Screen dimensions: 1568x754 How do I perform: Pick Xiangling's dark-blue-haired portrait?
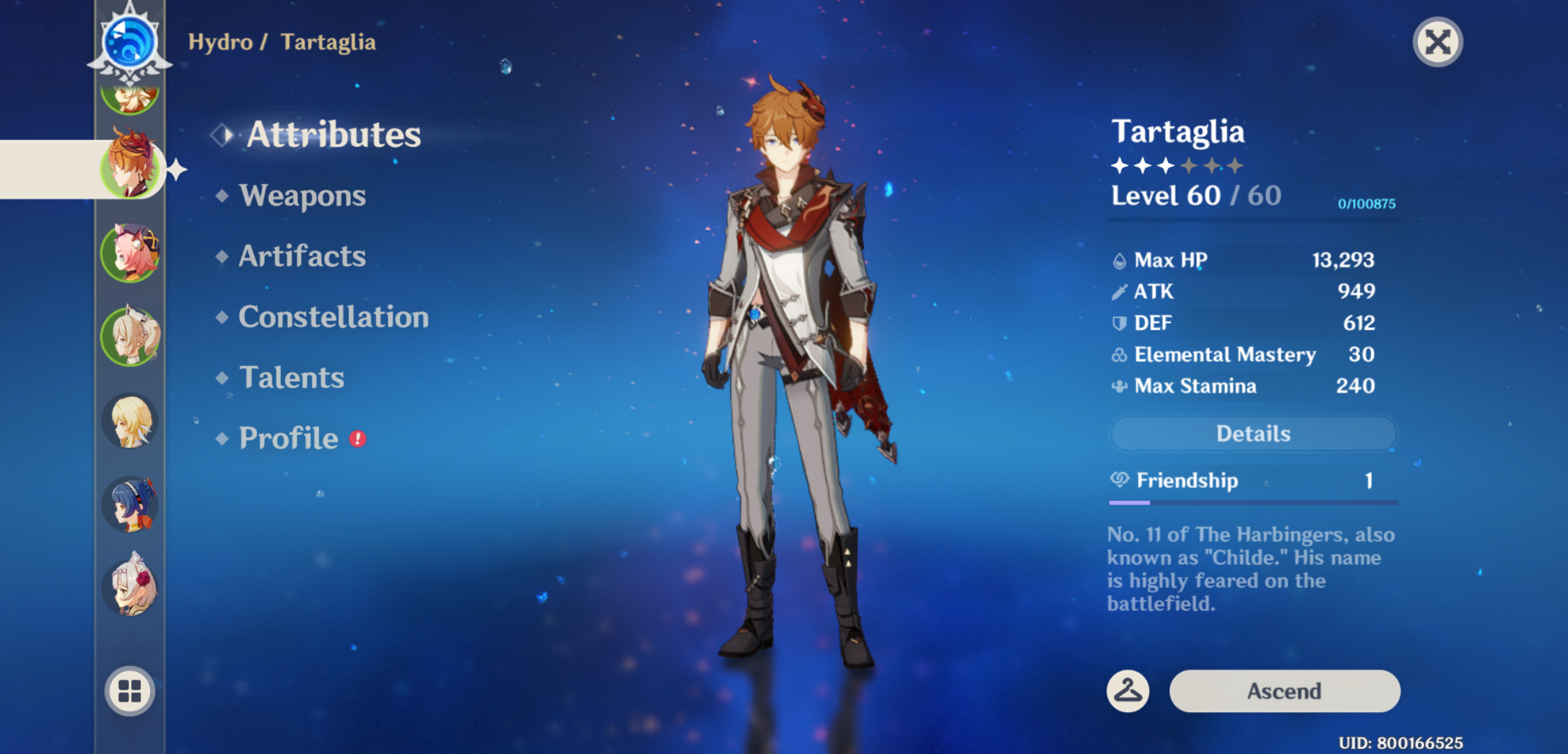pos(130,504)
